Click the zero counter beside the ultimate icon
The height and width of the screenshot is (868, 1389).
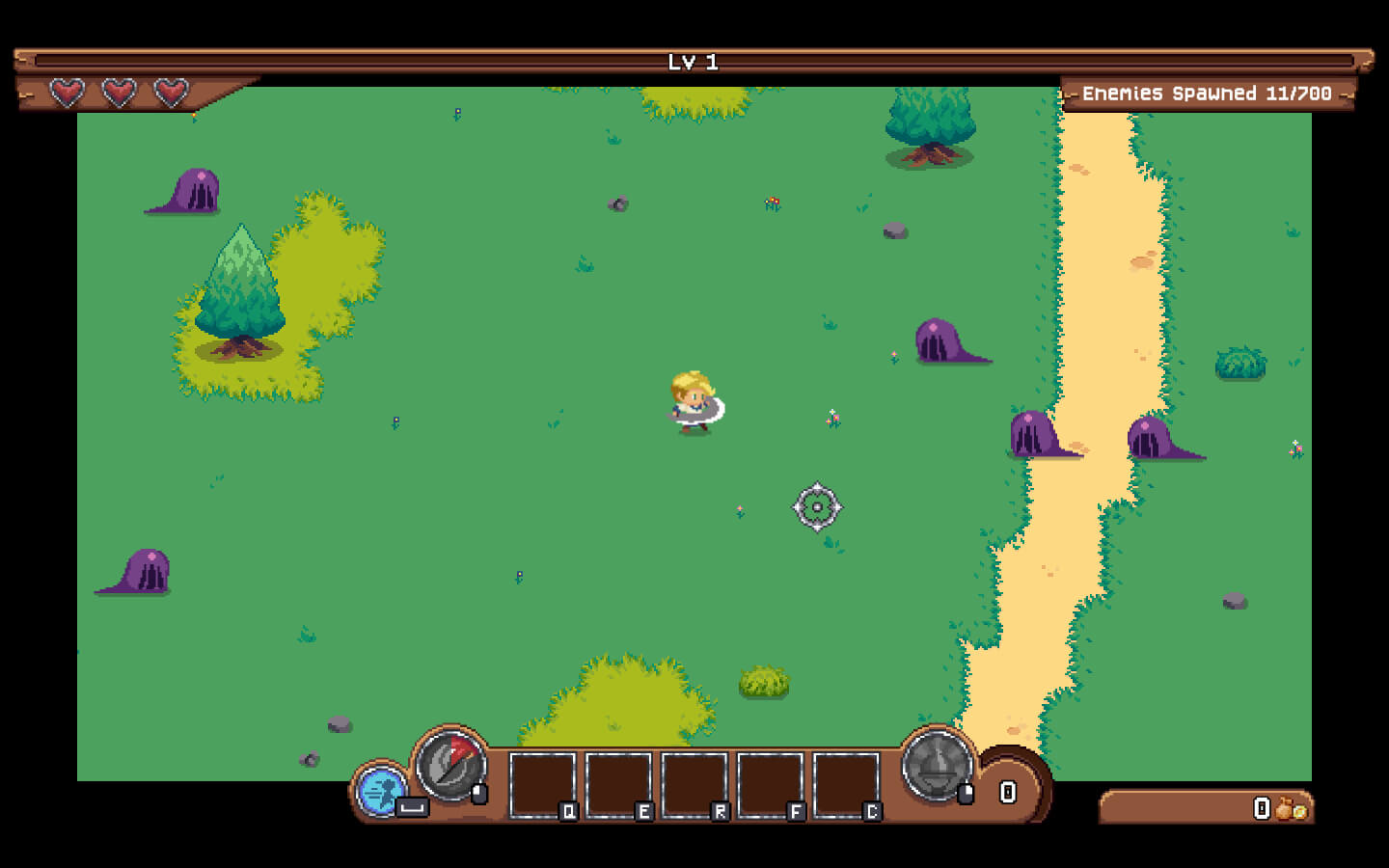pyautogui.click(x=1008, y=791)
